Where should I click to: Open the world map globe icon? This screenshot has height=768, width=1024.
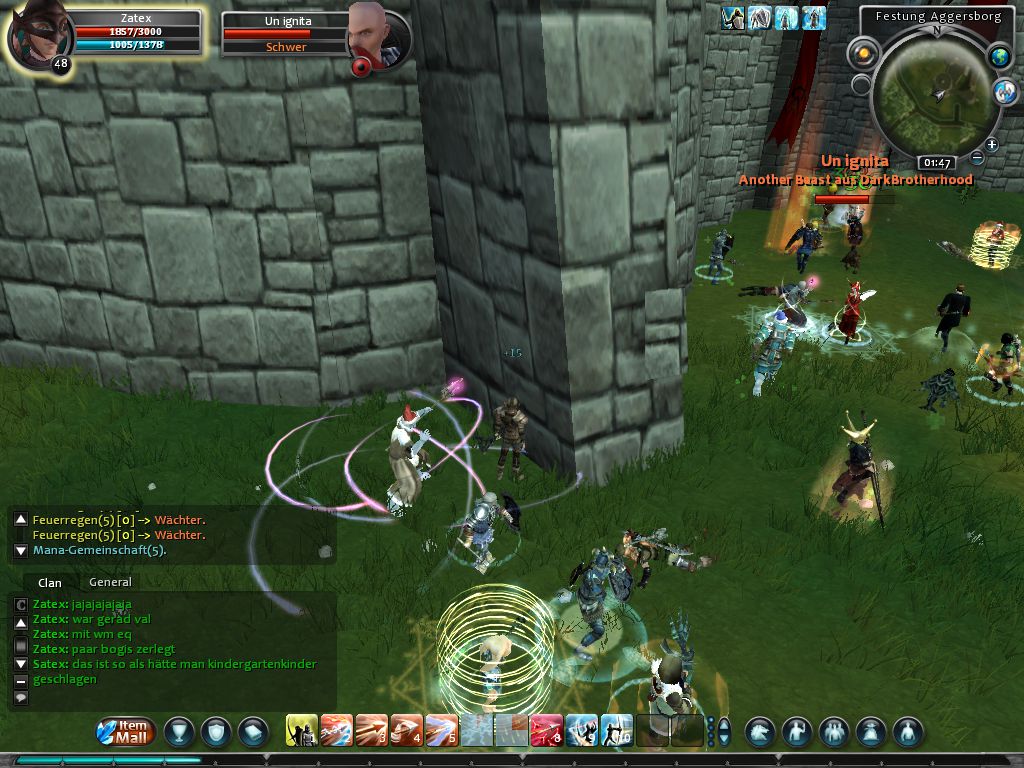tap(999, 57)
